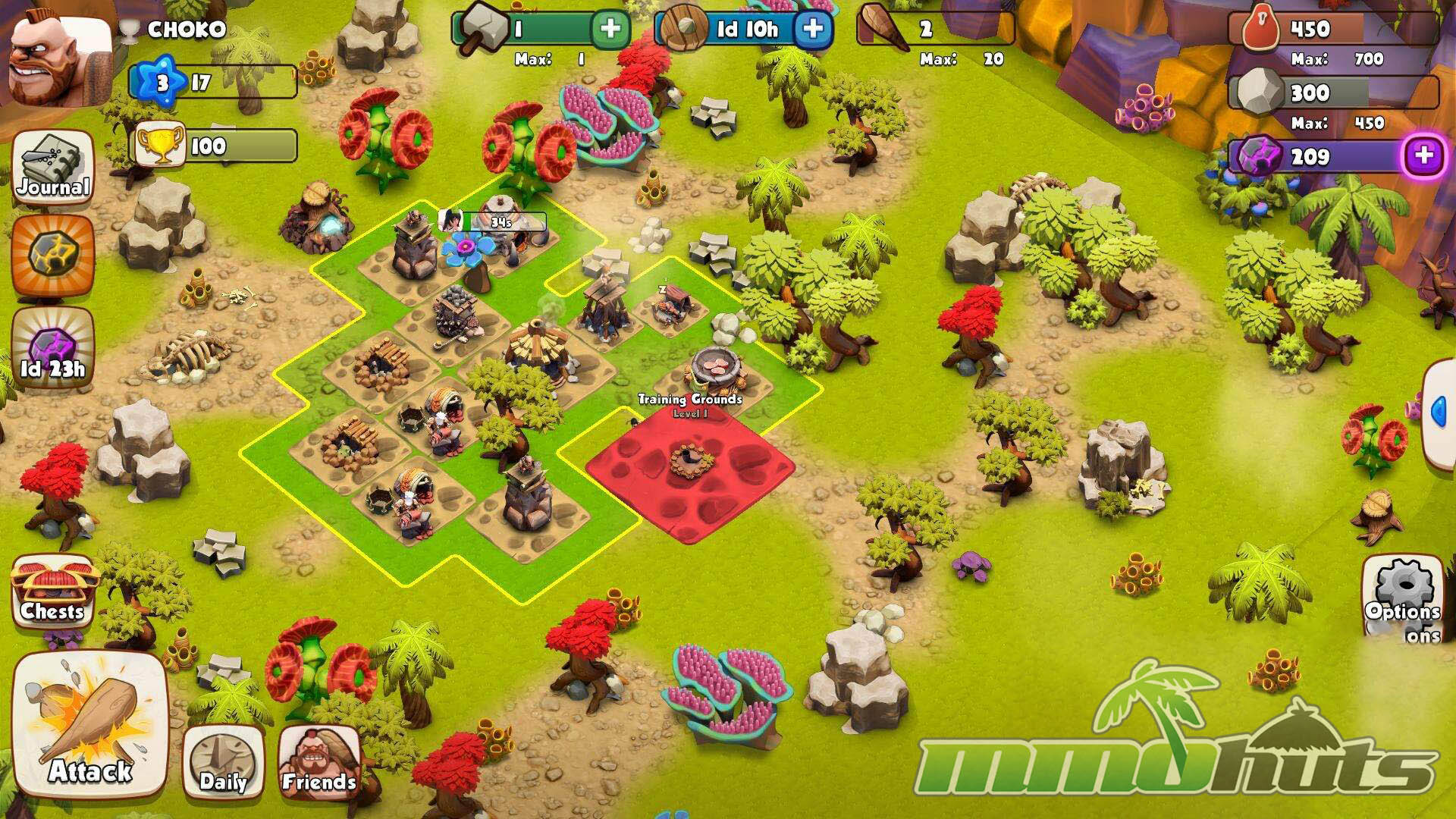Viewport: 1456px width, 819px height.
Task: Open the purple gem timed offer
Action: coord(53,349)
